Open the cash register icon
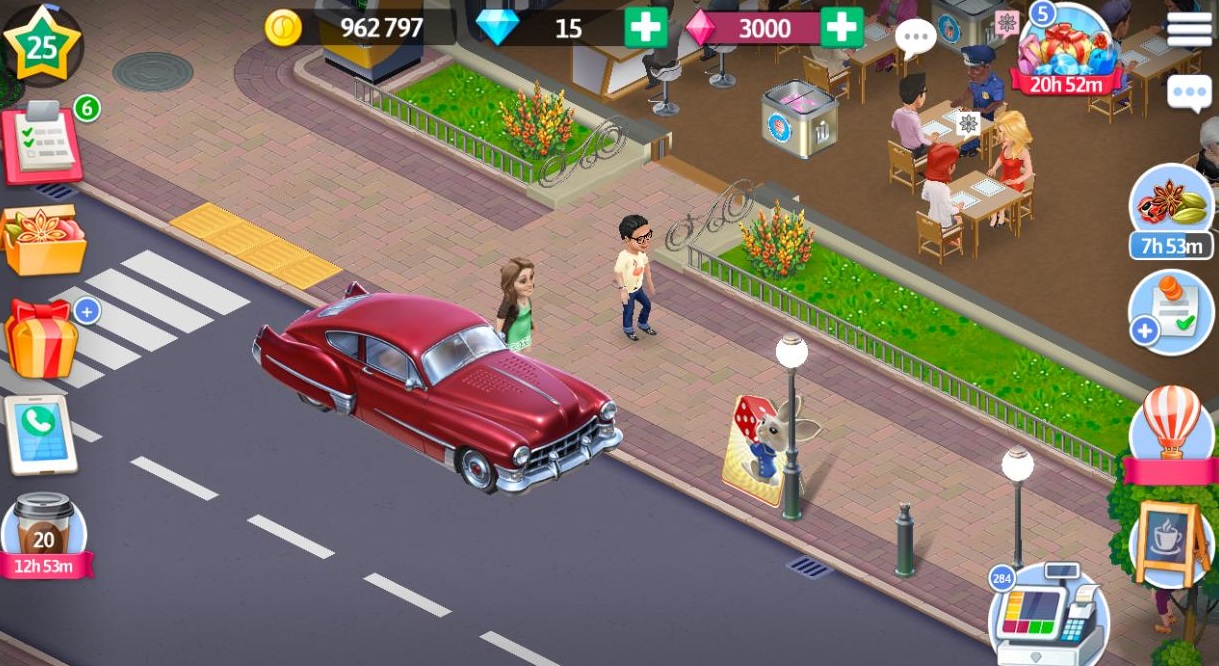Viewport: 1219px width, 666px height. click(x=1046, y=615)
